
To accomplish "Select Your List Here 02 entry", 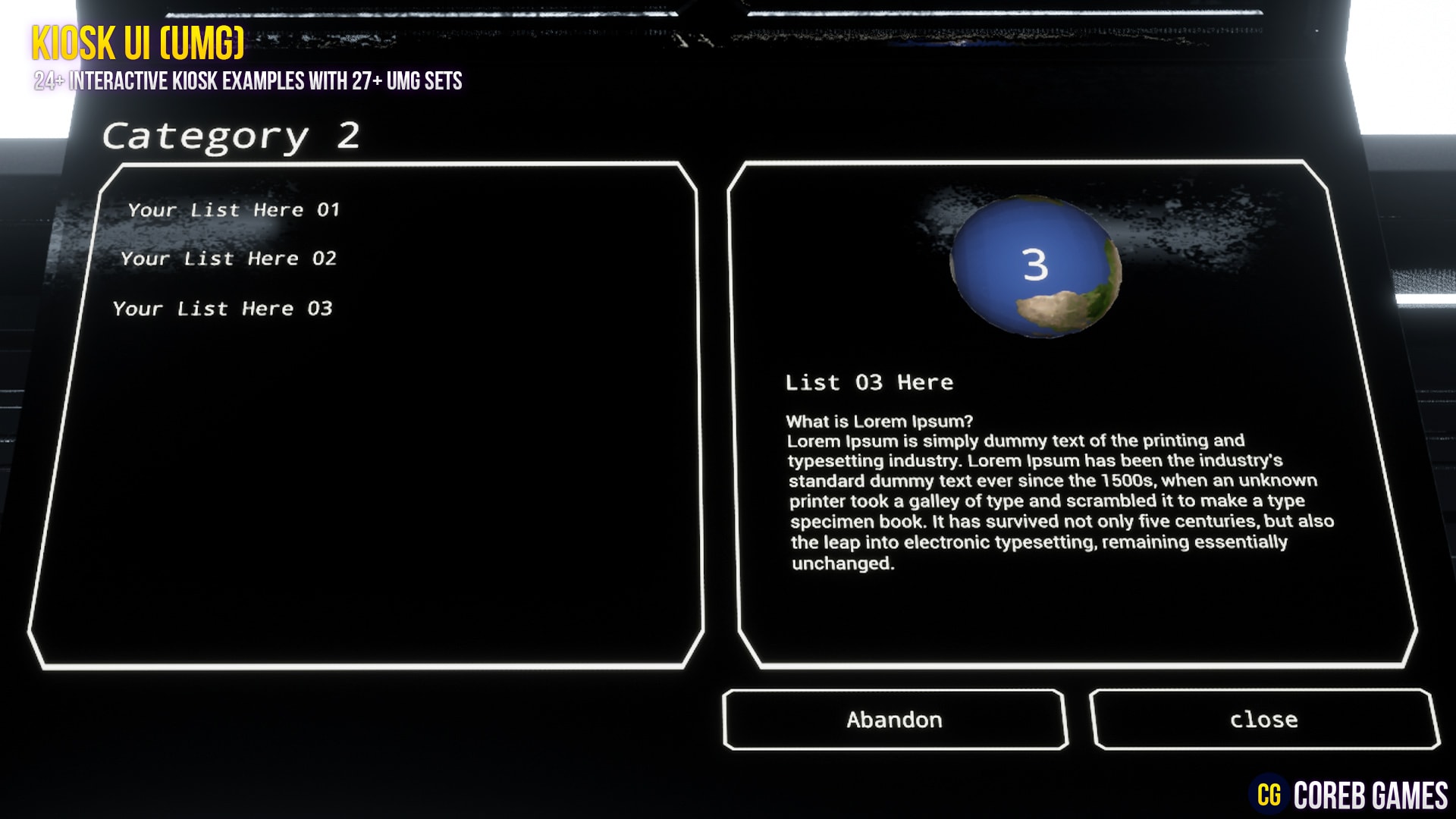I will coord(229,258).
